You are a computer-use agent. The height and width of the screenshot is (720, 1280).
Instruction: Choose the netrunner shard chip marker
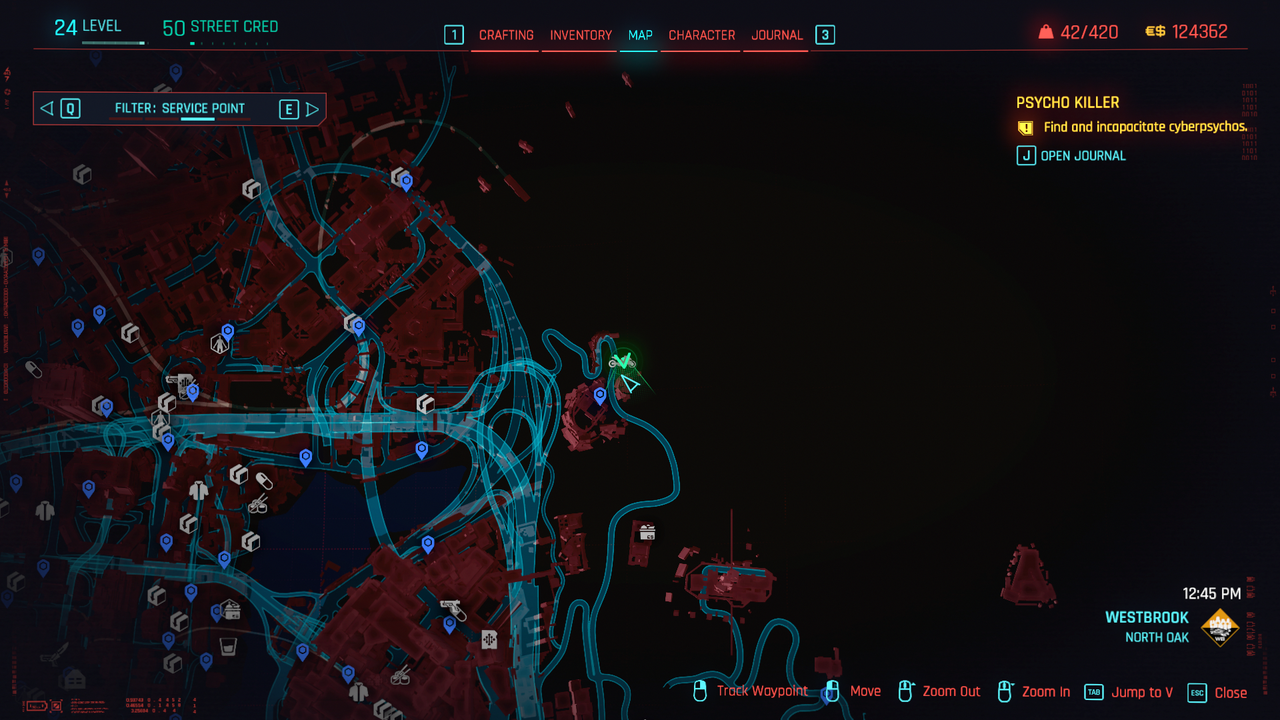click(x=489, y=639)
